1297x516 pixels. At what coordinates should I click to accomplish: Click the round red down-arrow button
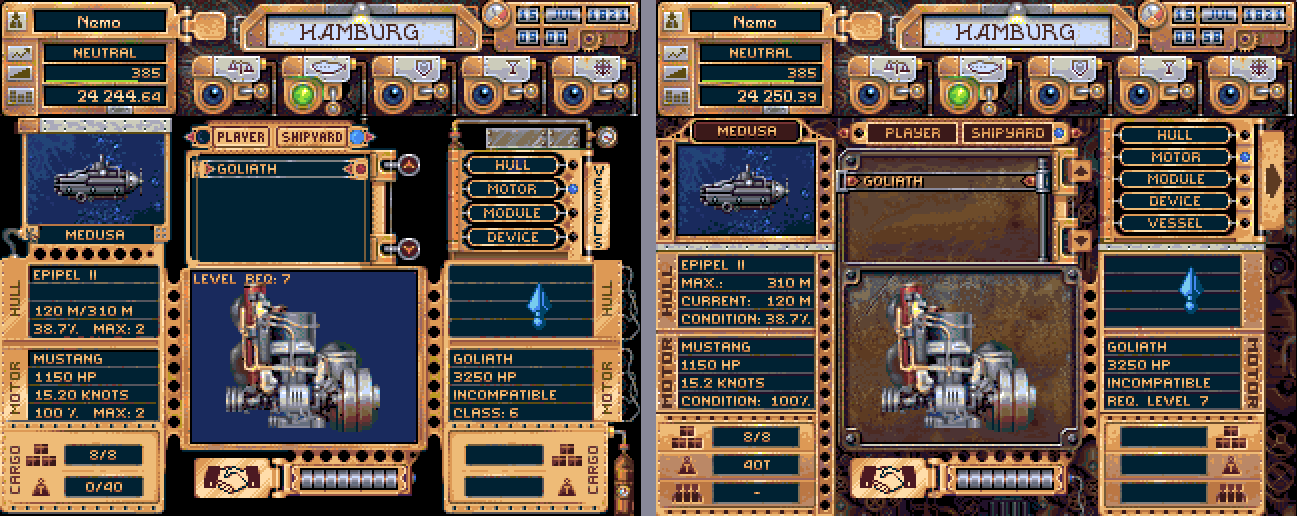point(410,247)
